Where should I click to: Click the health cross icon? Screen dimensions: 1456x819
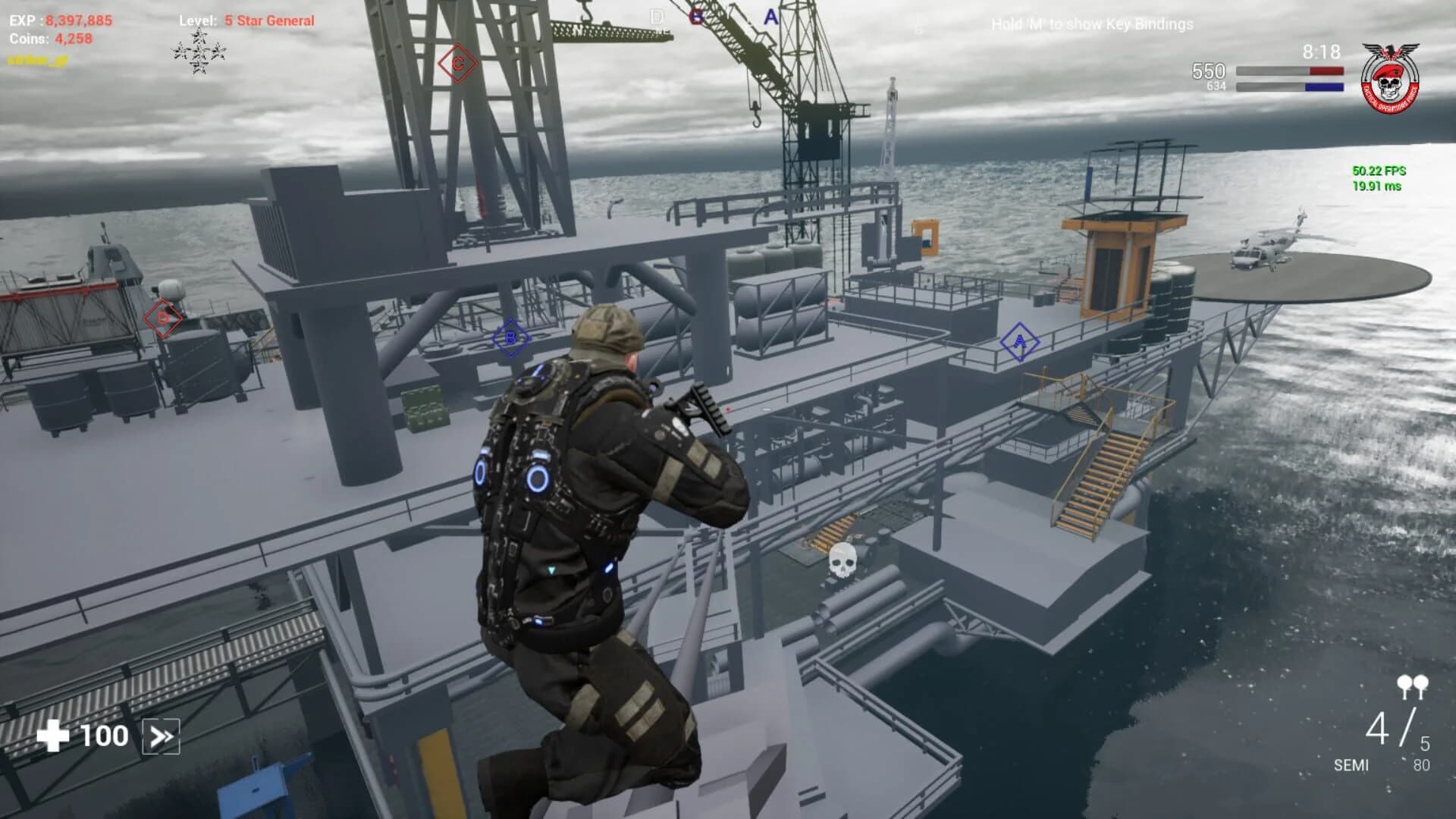(53, 735)
